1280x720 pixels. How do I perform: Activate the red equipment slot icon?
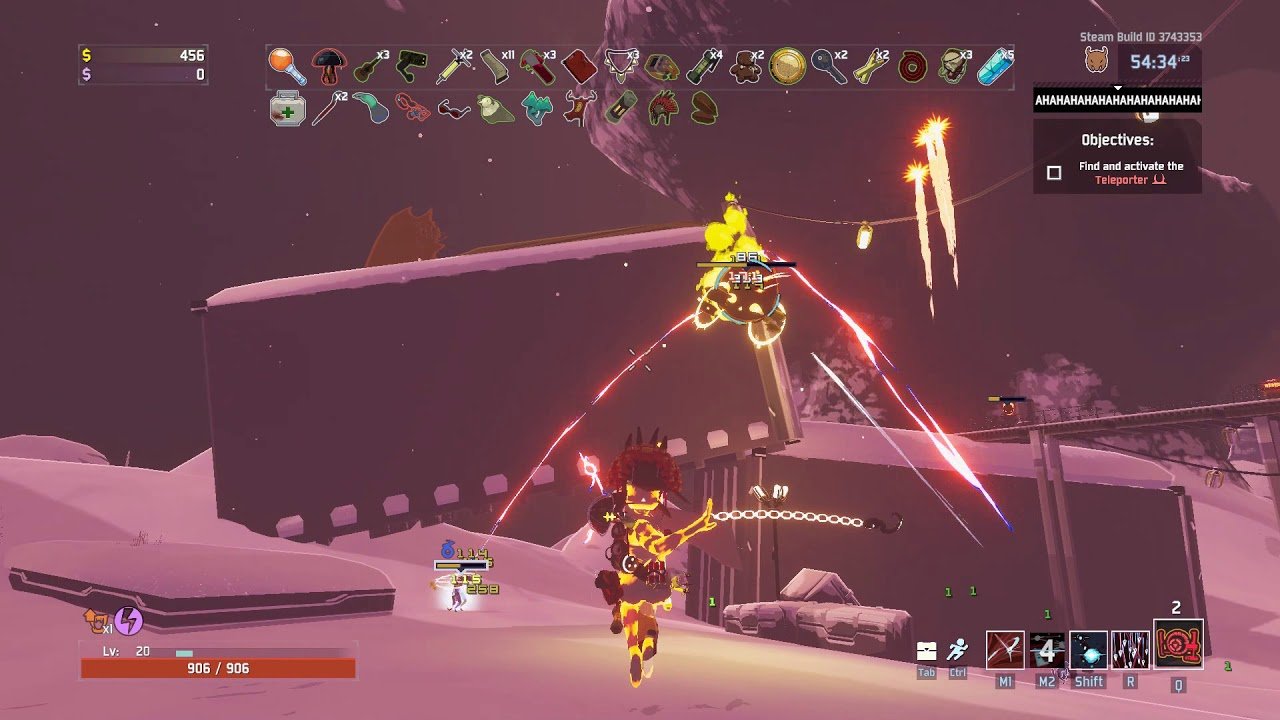[1178, 644]
